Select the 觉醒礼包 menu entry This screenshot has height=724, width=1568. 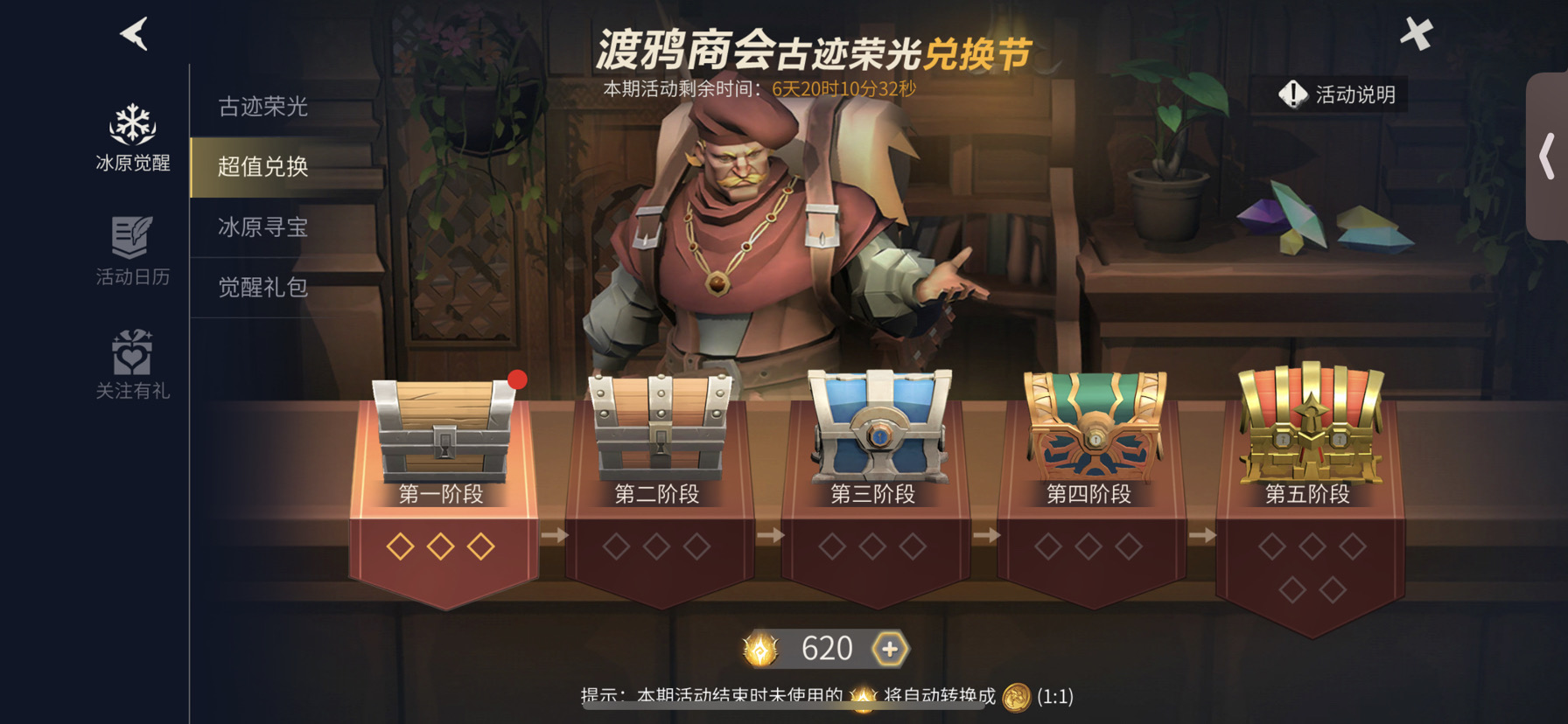(261, 285)
